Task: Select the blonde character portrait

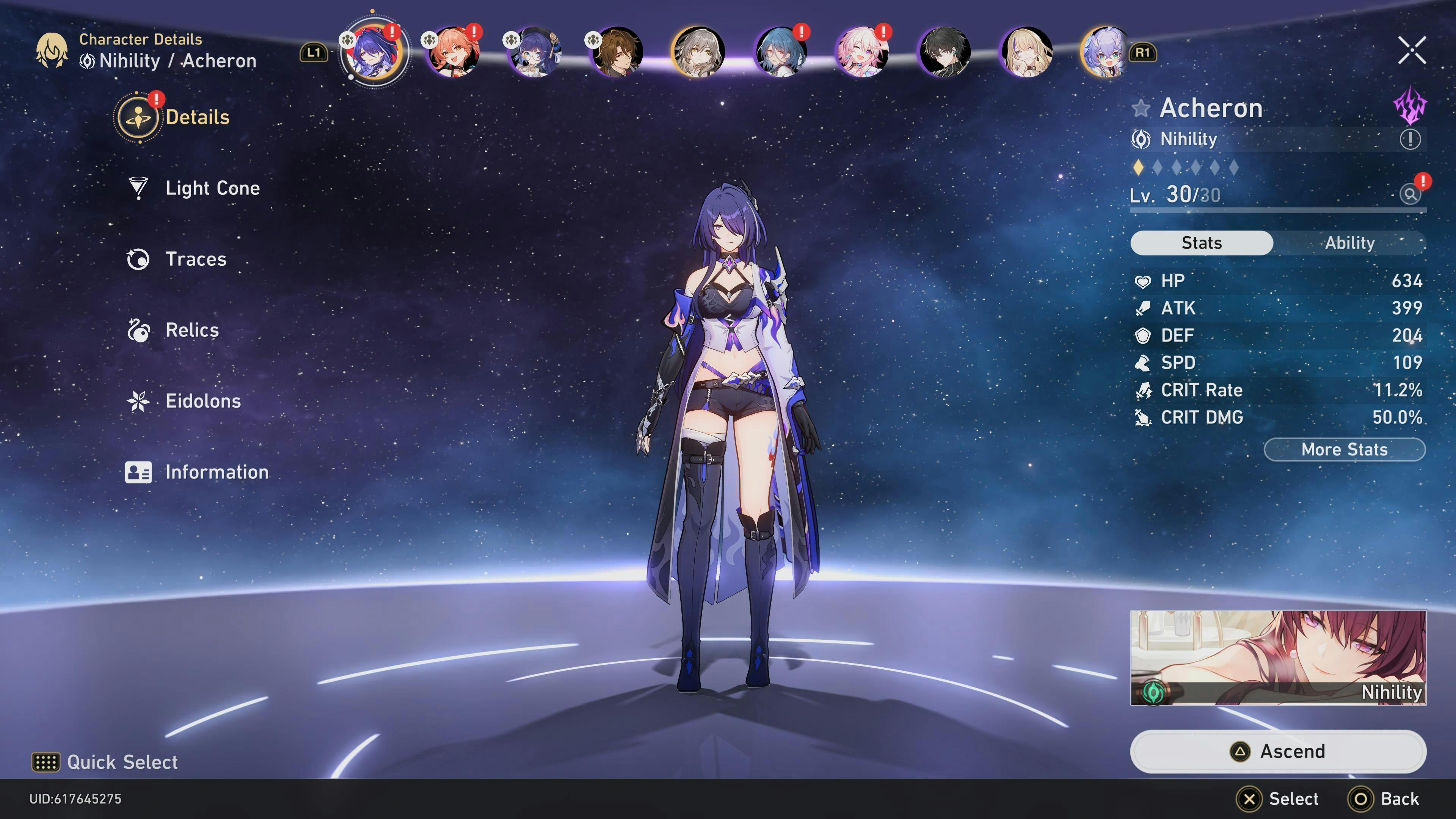Action: [1026, 52]
